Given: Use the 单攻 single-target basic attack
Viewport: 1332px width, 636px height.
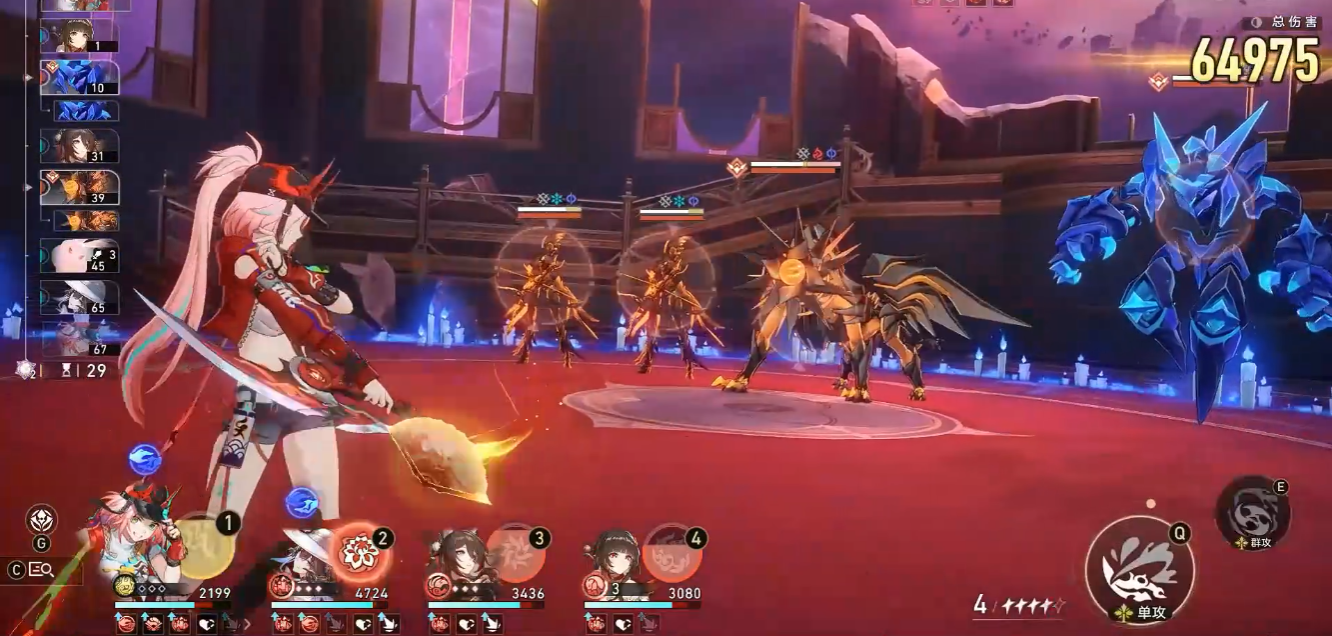Looking at the screenshot, I should [x=1139, y=570].
